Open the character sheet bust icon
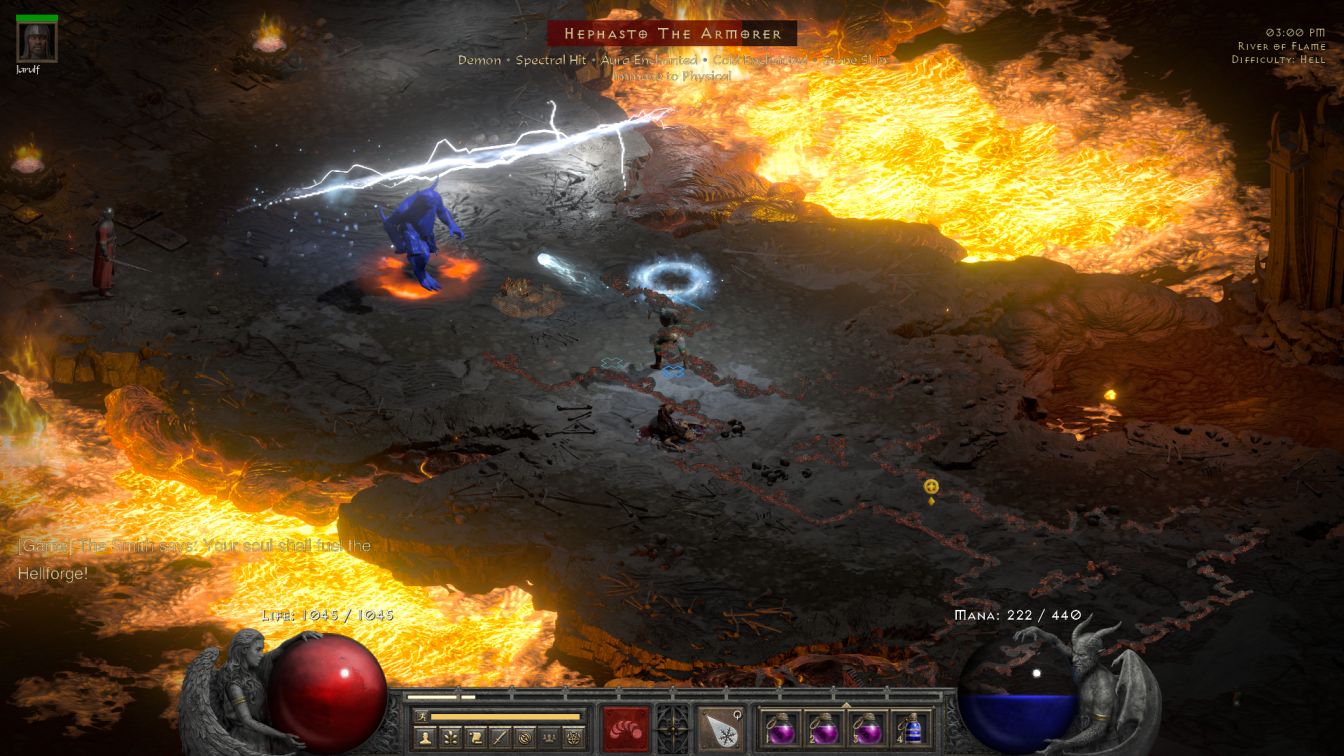Viewport: 1344px width, 756px height. click(424, 738)
